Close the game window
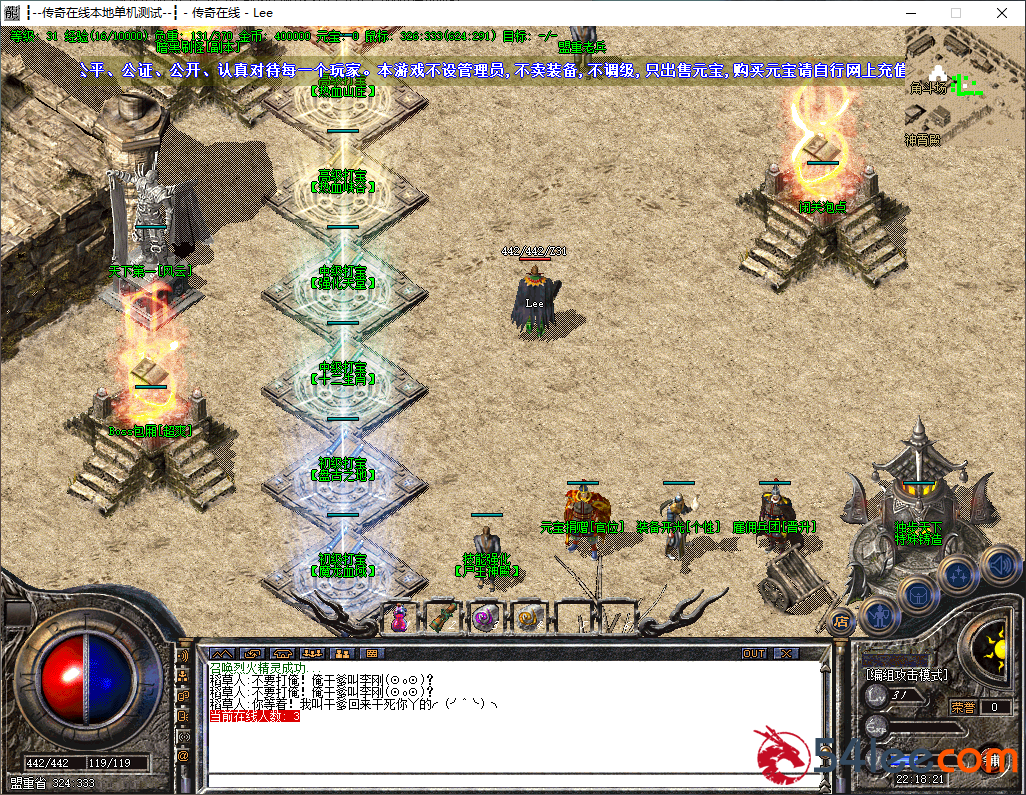This screenshot has width=1026, height=795. click(x=1001, y=13)
